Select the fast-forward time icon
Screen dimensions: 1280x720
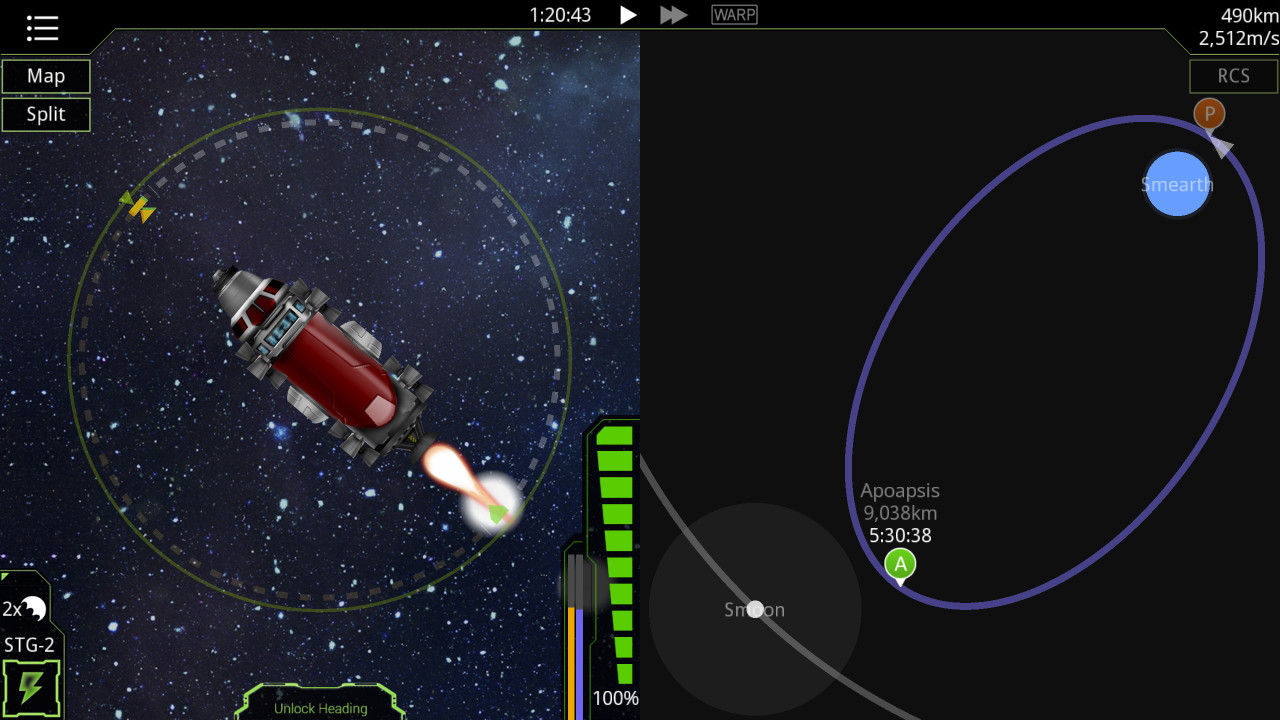click(x=673, y=14)
